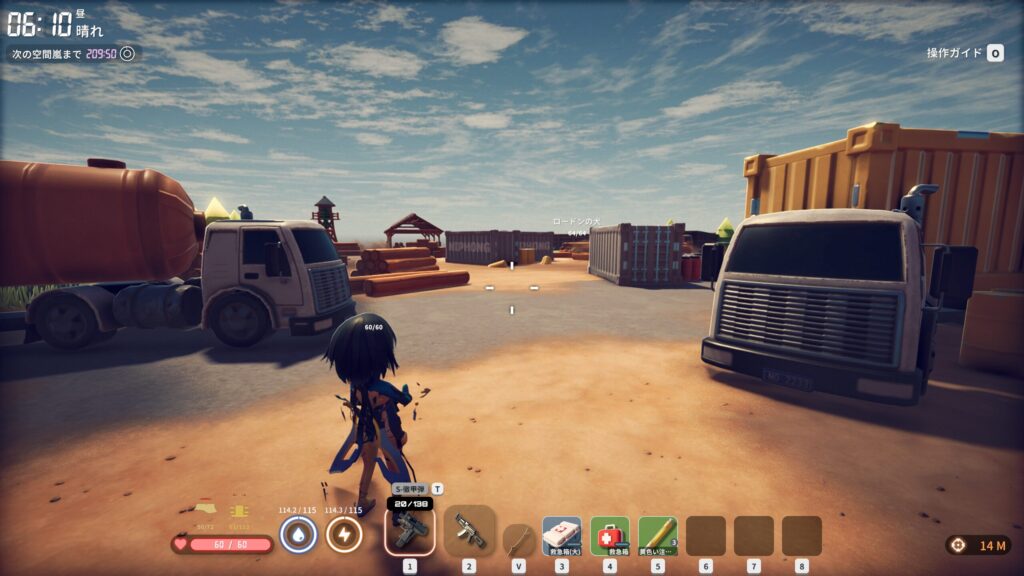Click the water droplet hydration icon

[298, 535]
